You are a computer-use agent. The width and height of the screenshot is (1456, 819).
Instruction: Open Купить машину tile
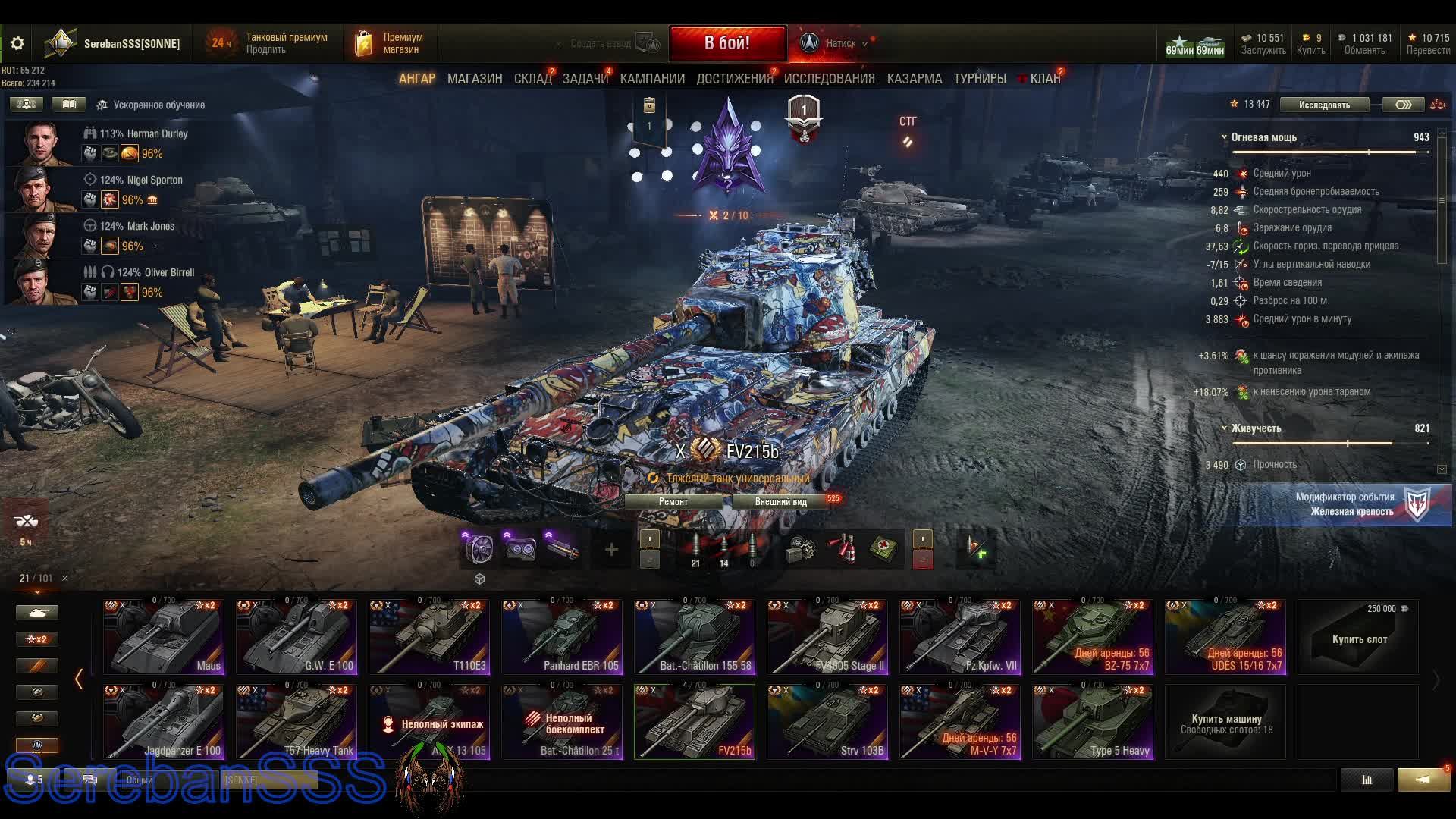(x=1225, y=722)
